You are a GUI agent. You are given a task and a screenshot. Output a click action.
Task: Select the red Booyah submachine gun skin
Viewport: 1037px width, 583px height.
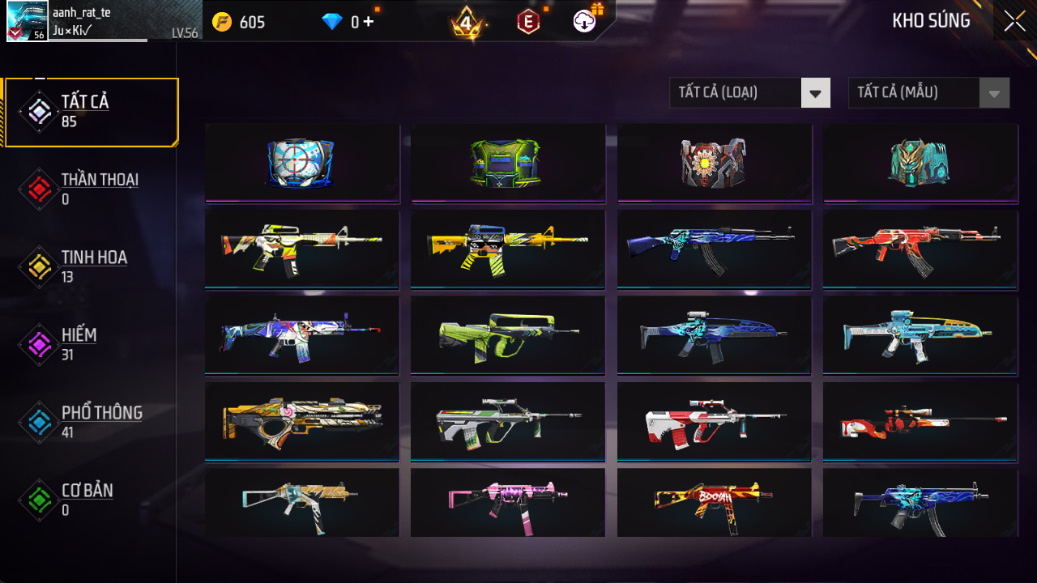[713, 502]
